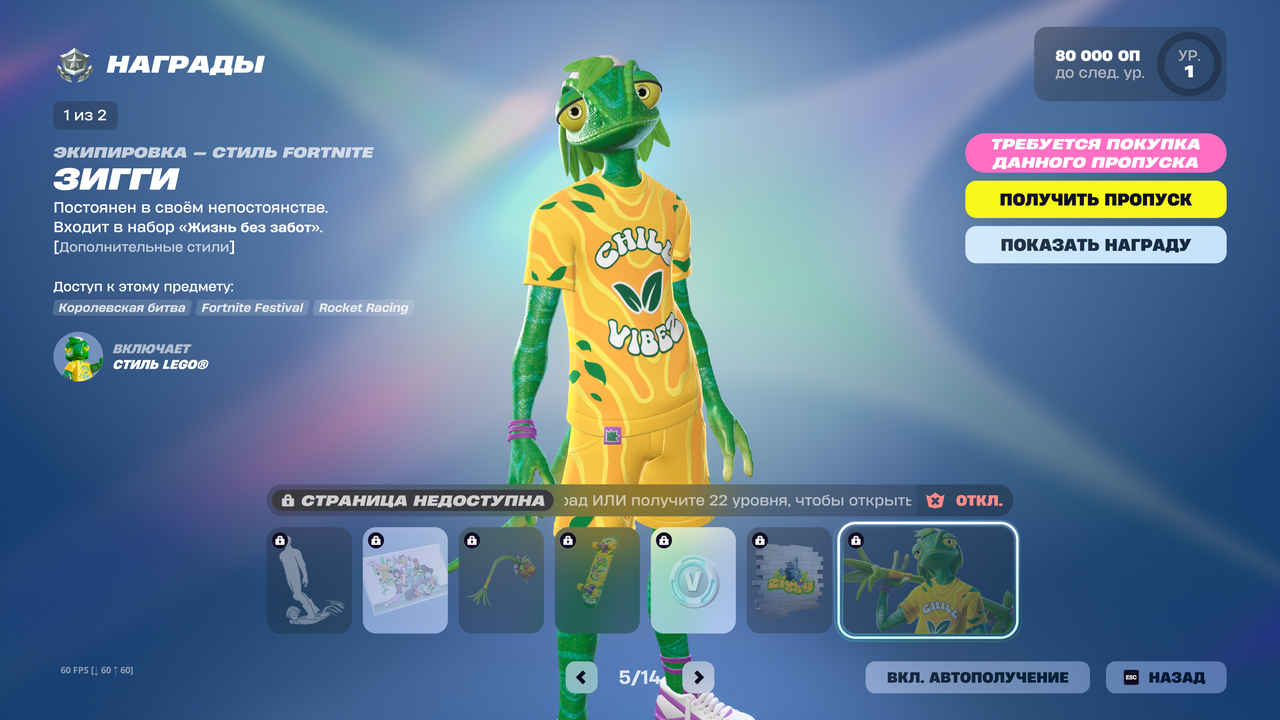This screenshot has height=720, width=1280.
Task: Select the locked loading screen artwork reward
Action: tap(405, 581)
